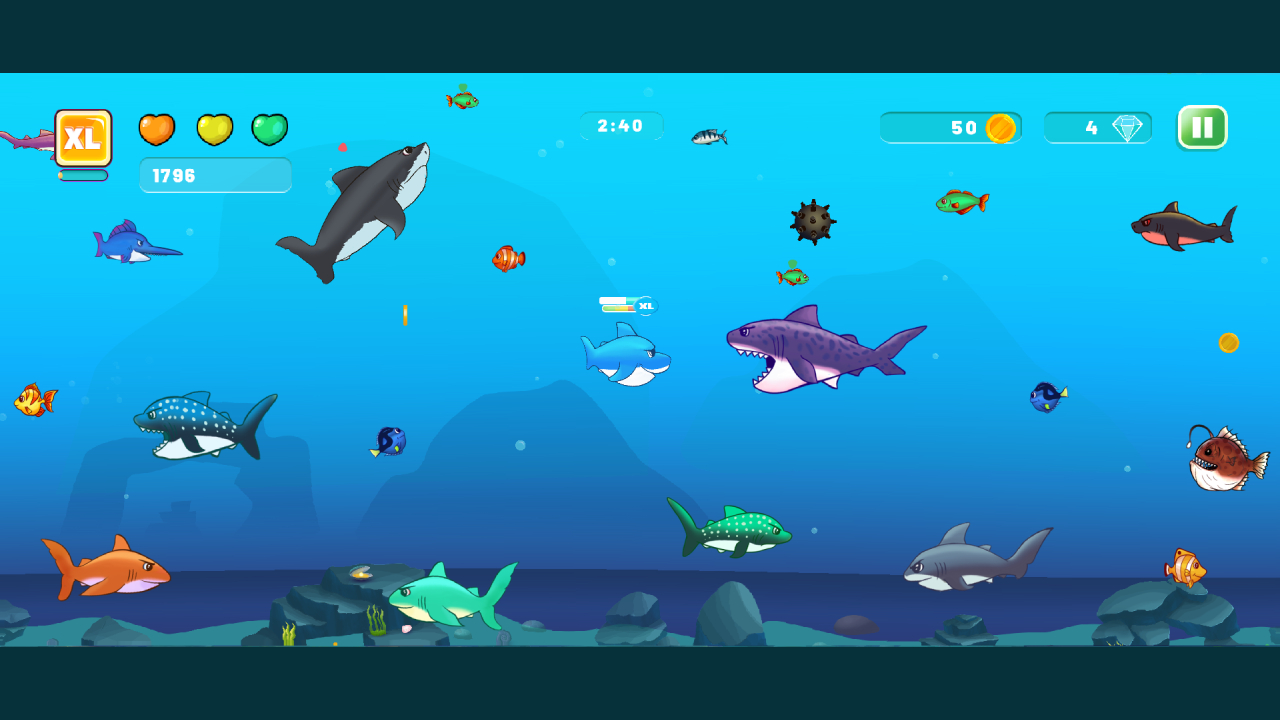Click the score panel showing 1796
The width and height of the screenshot is (1280, 720).
pos(215,175)
